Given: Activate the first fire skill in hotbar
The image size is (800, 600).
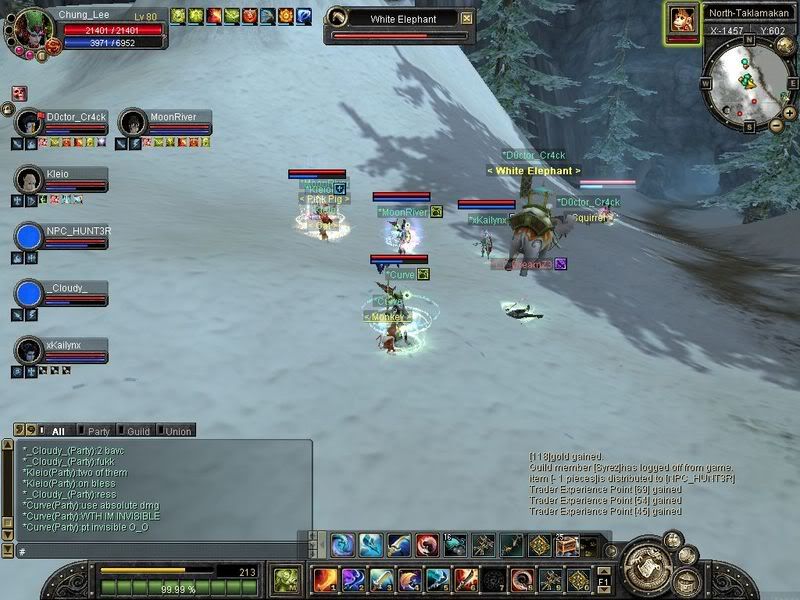Looking at the screenshot, I should (325, 580).
